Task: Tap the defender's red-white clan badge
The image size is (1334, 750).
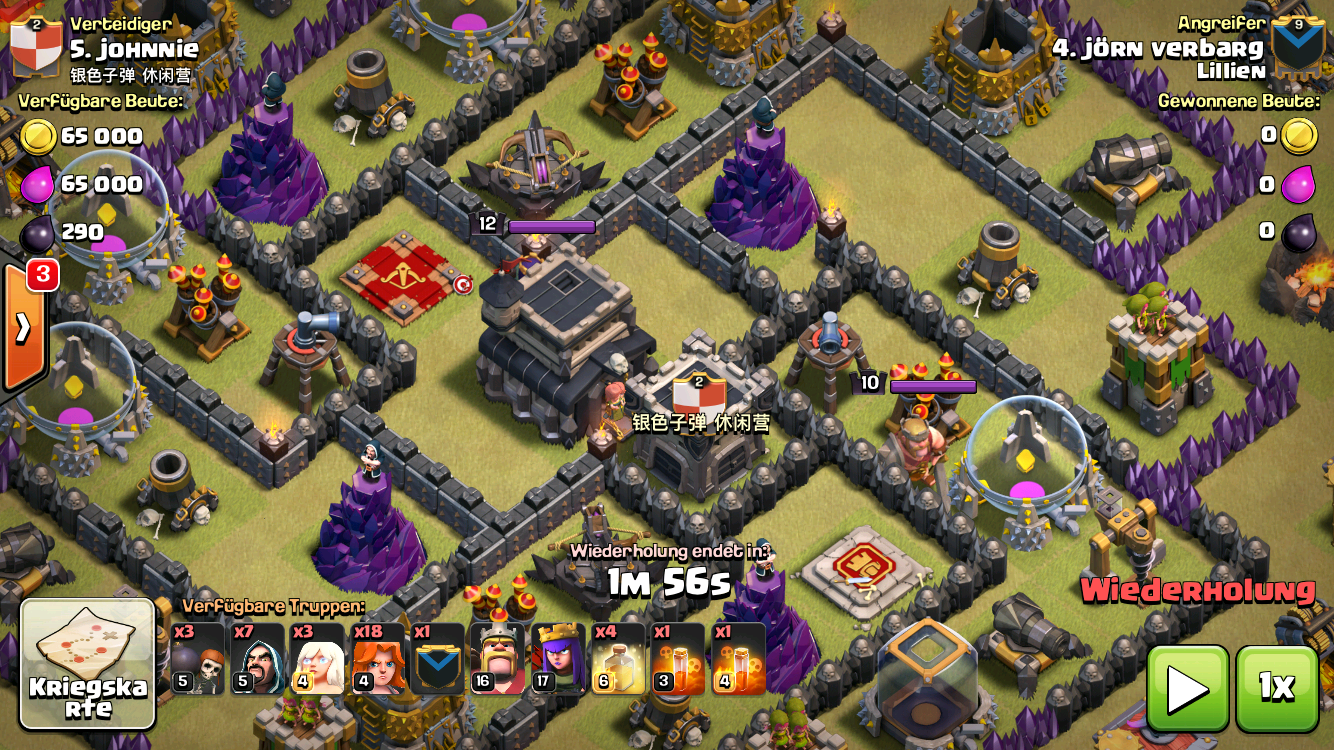Action: coord(36,46)
